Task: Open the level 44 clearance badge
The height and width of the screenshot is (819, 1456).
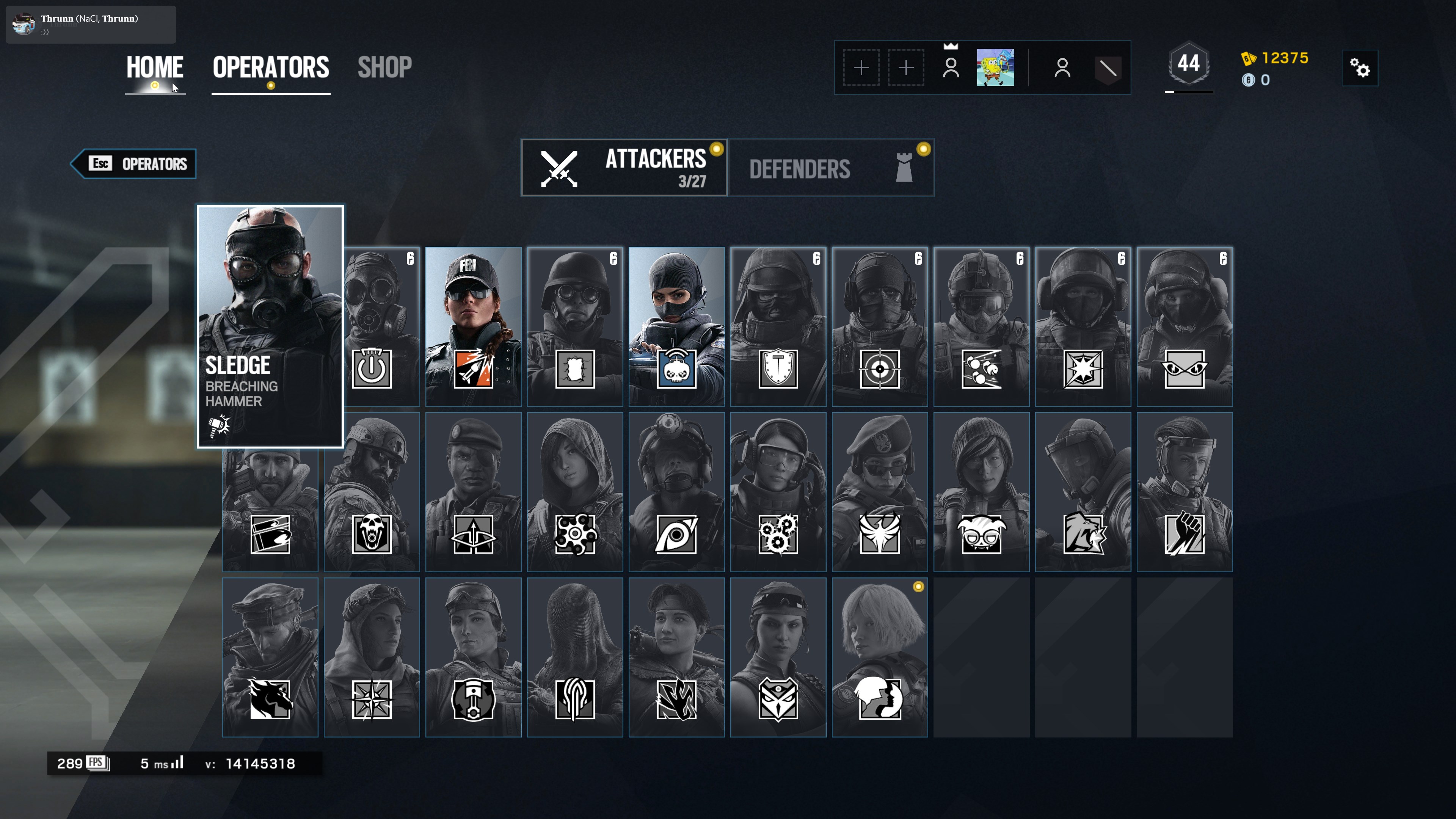Action: [x=1188, y=64]
